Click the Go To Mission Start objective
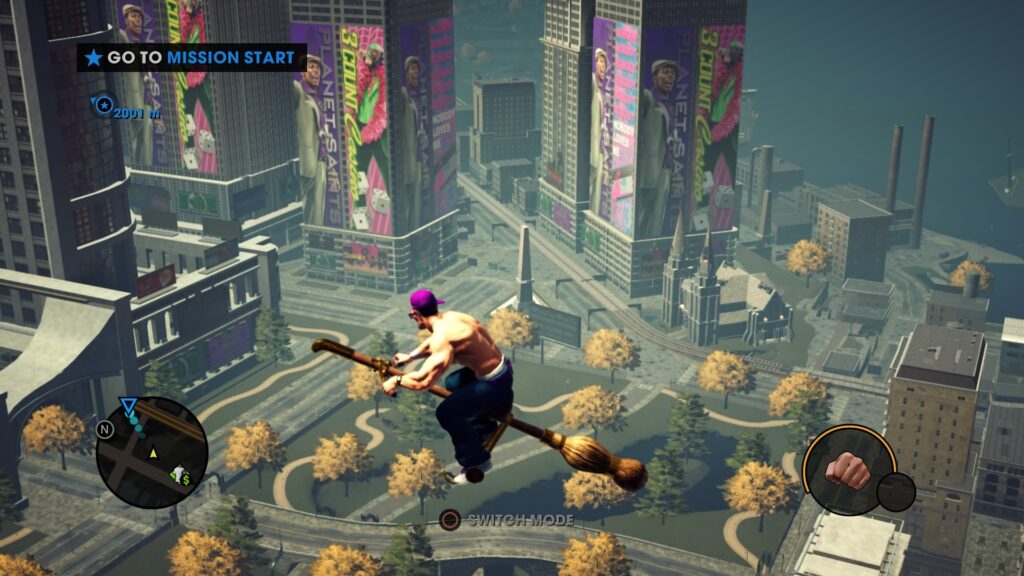 click(x=191, y=58)
